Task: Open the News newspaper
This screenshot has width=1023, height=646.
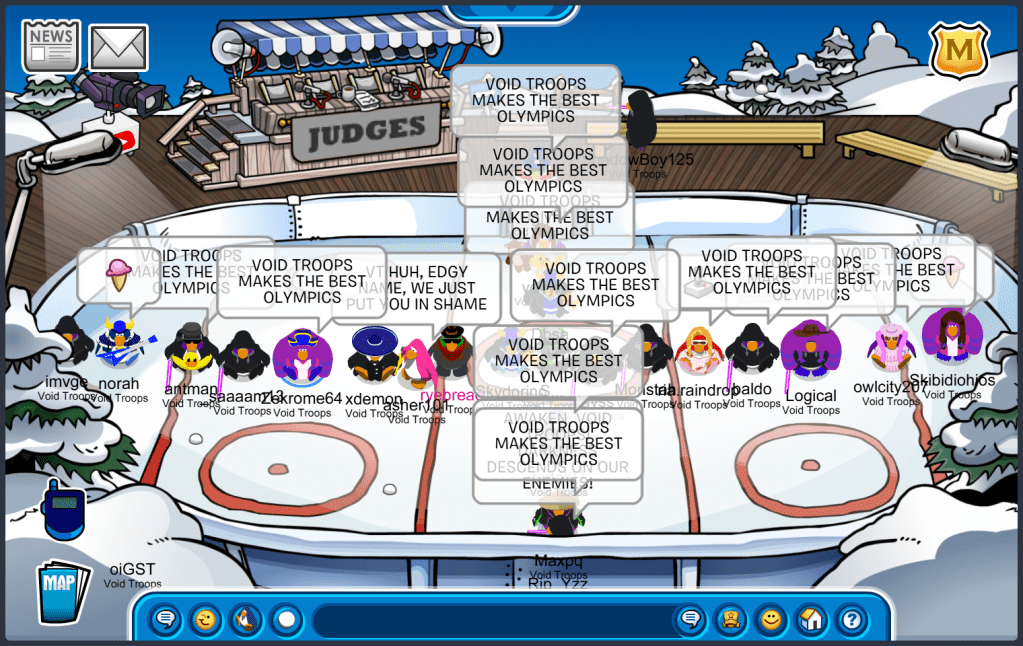Action: point(51,47)
